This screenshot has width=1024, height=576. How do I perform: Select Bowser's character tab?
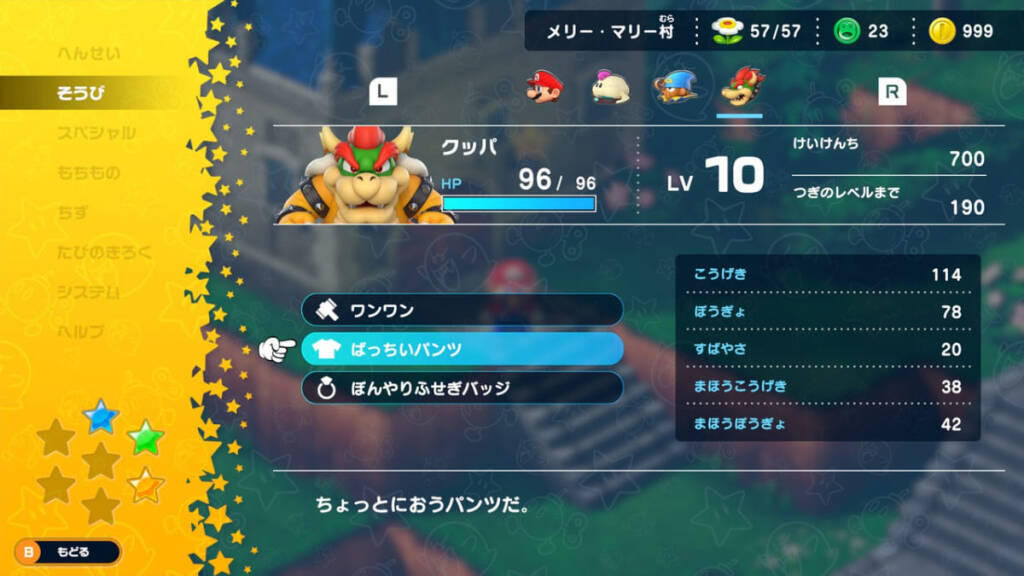pos(740,88)
